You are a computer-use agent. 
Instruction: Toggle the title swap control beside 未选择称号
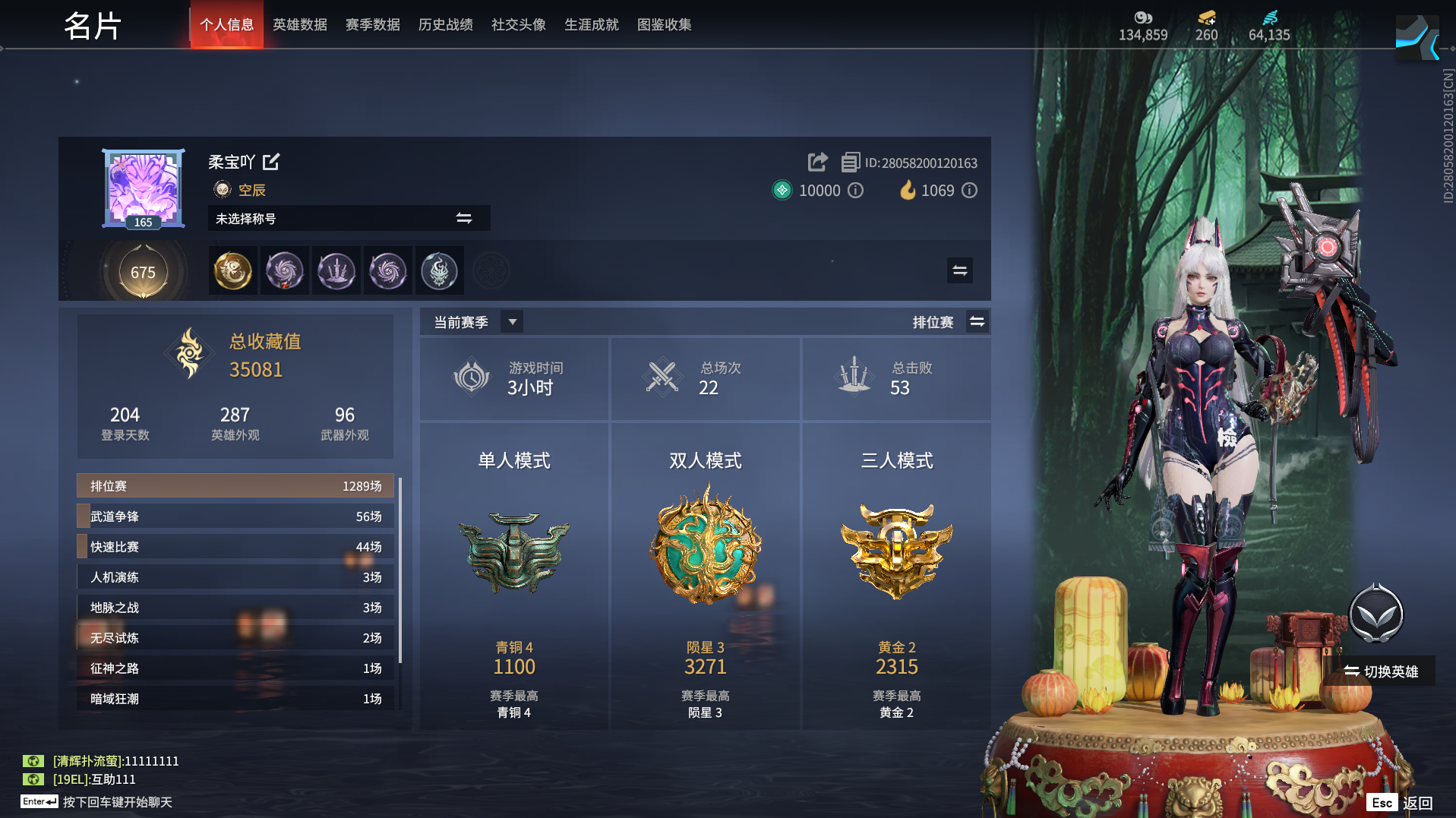coord(464,218)
